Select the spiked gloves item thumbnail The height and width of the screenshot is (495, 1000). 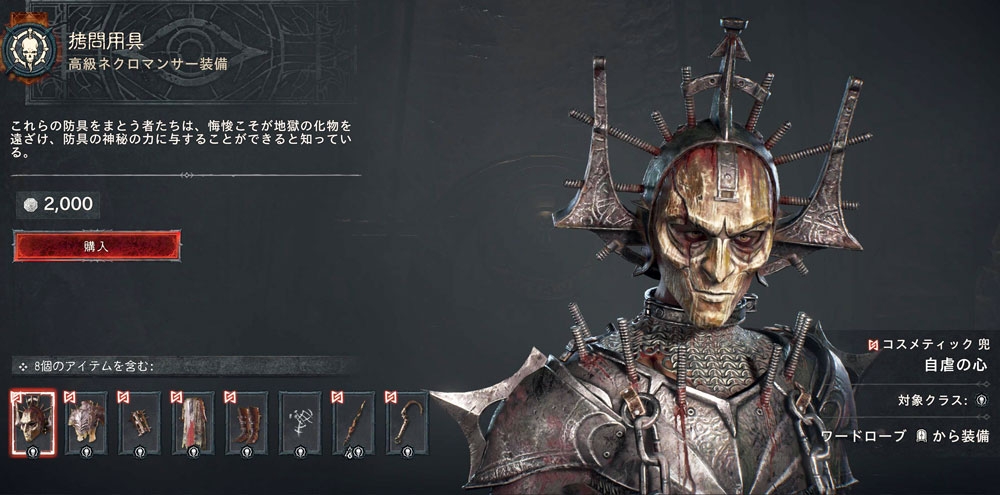tap(140, 422)
